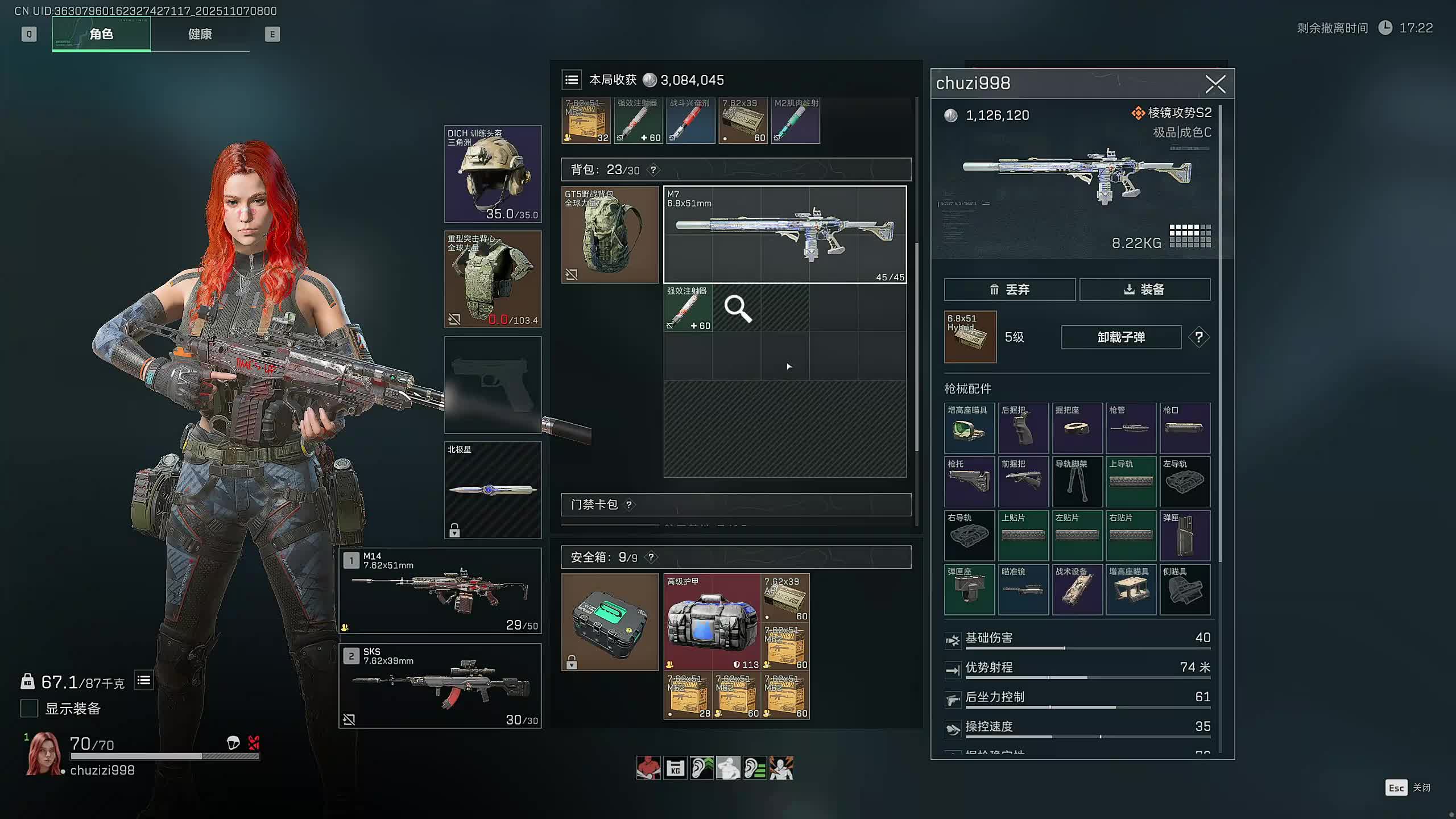Viewport: 1456px width, 819px height.
Task: Equip the weapon with 装备 button
Action: [x=1144, y=289]
